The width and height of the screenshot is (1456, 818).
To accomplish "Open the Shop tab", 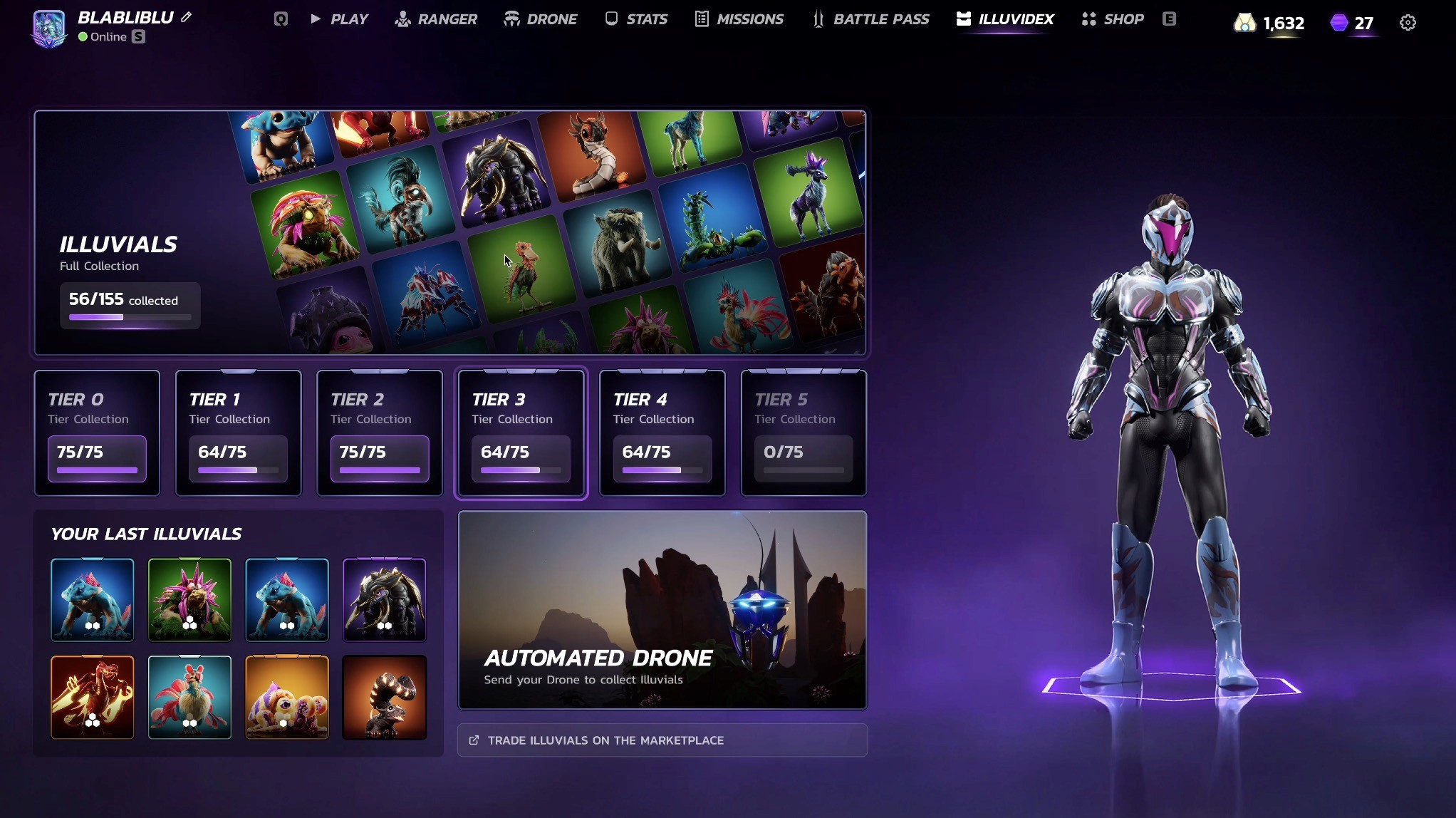I will (1113, 19).
